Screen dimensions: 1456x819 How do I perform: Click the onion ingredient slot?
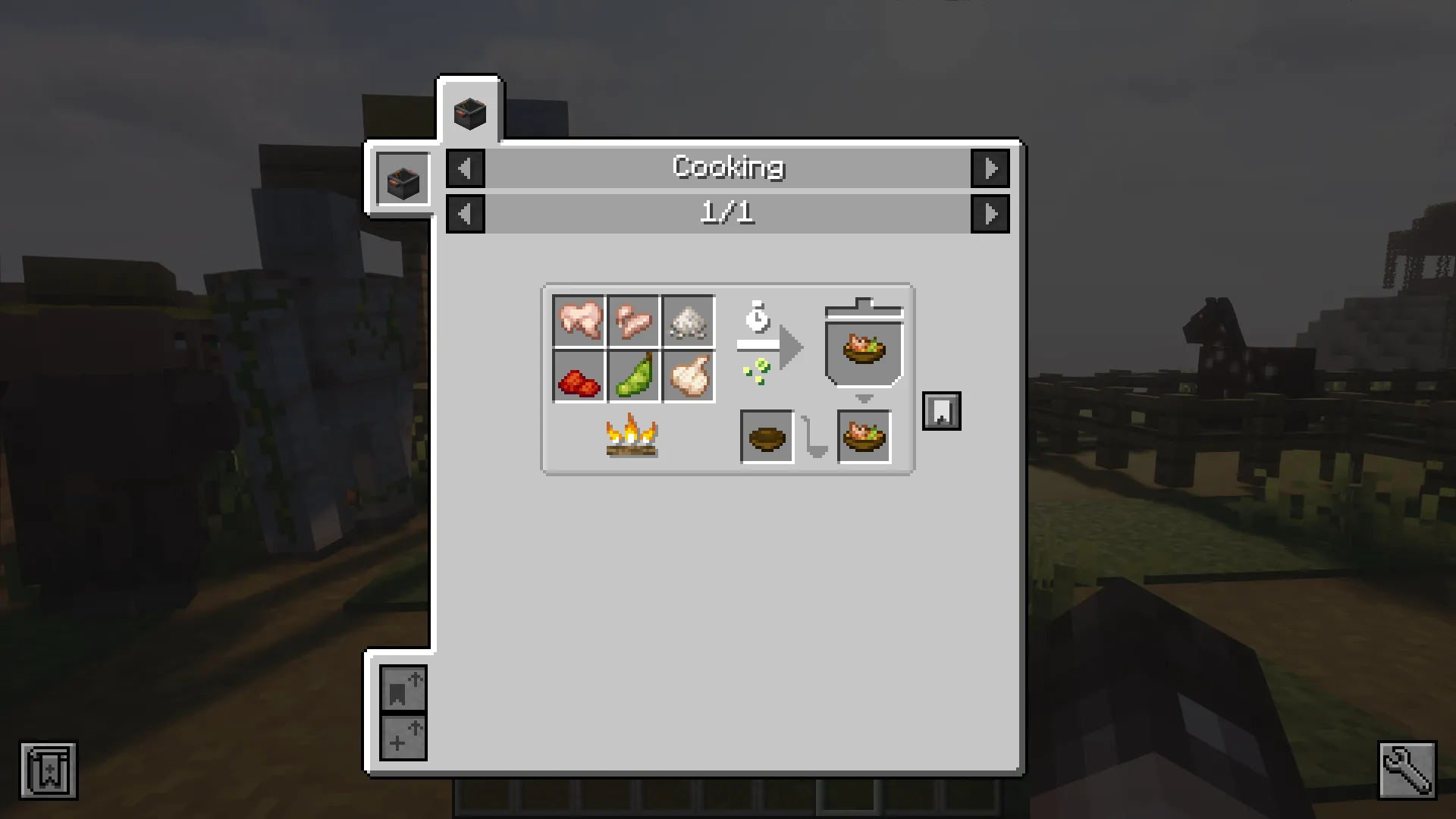coord(688,375)
